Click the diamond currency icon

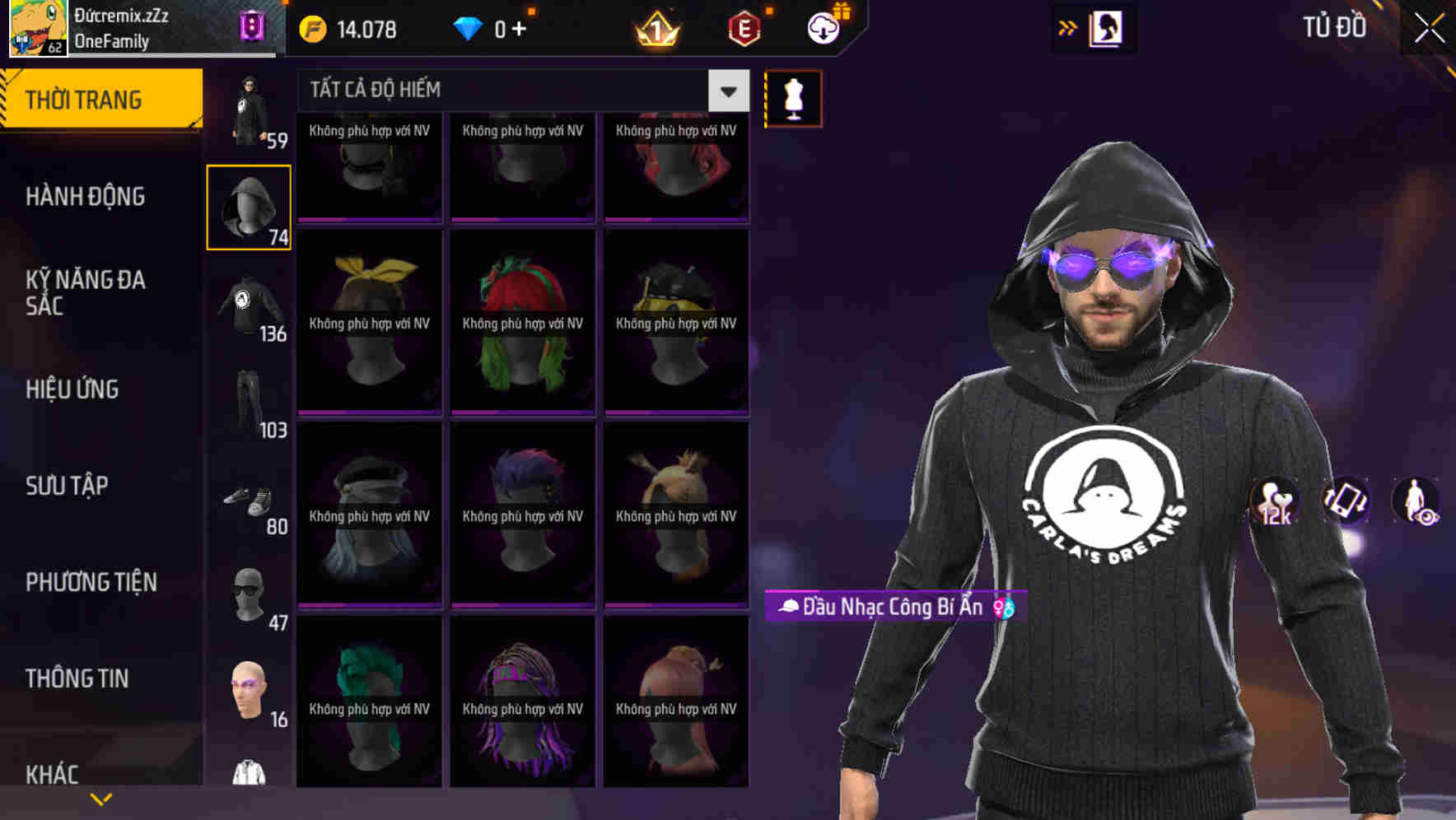tap(469, 28)
